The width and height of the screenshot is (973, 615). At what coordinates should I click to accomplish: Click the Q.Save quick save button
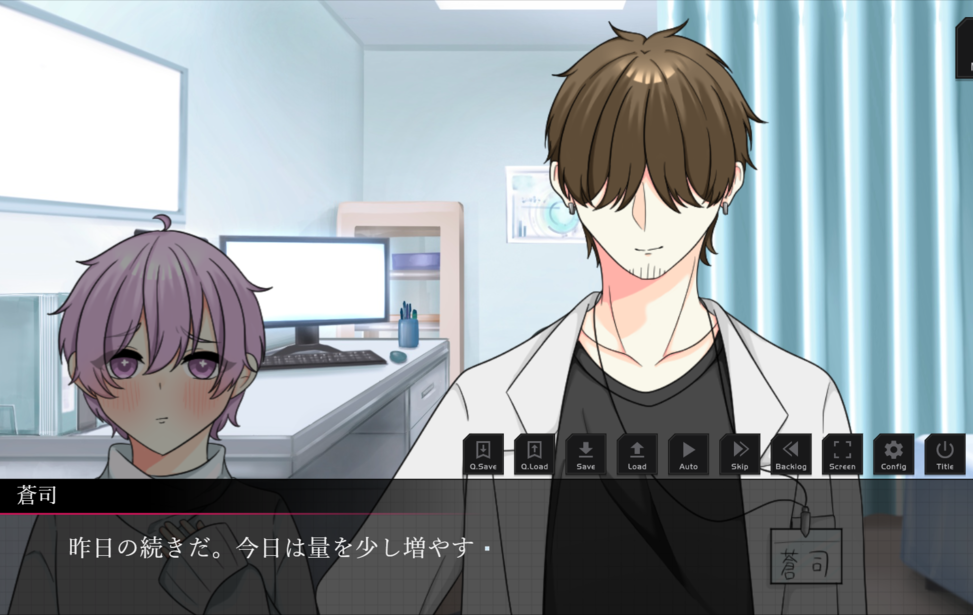[483, 454]
